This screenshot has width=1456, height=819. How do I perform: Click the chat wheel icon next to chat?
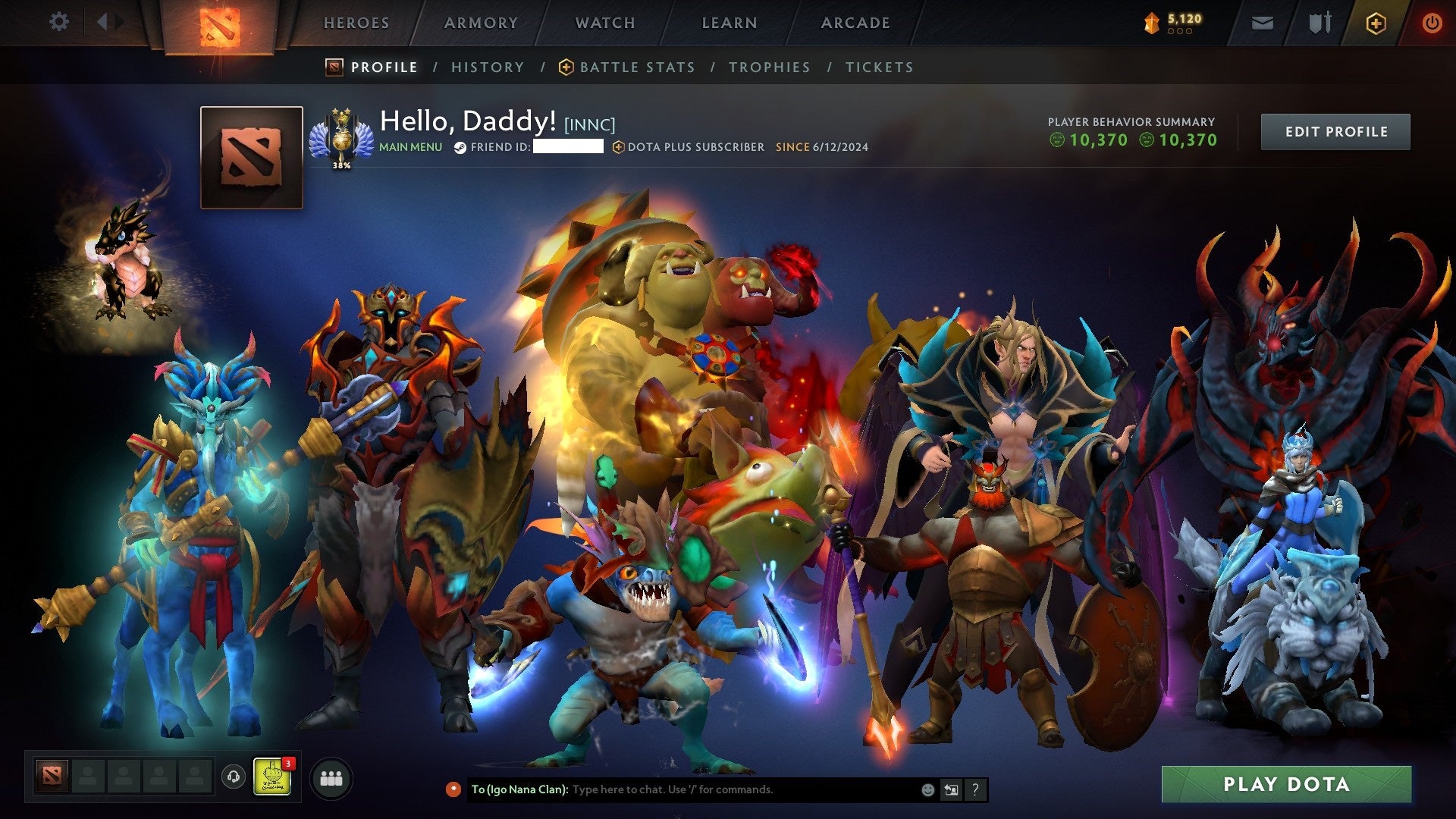tap(952, 789)
